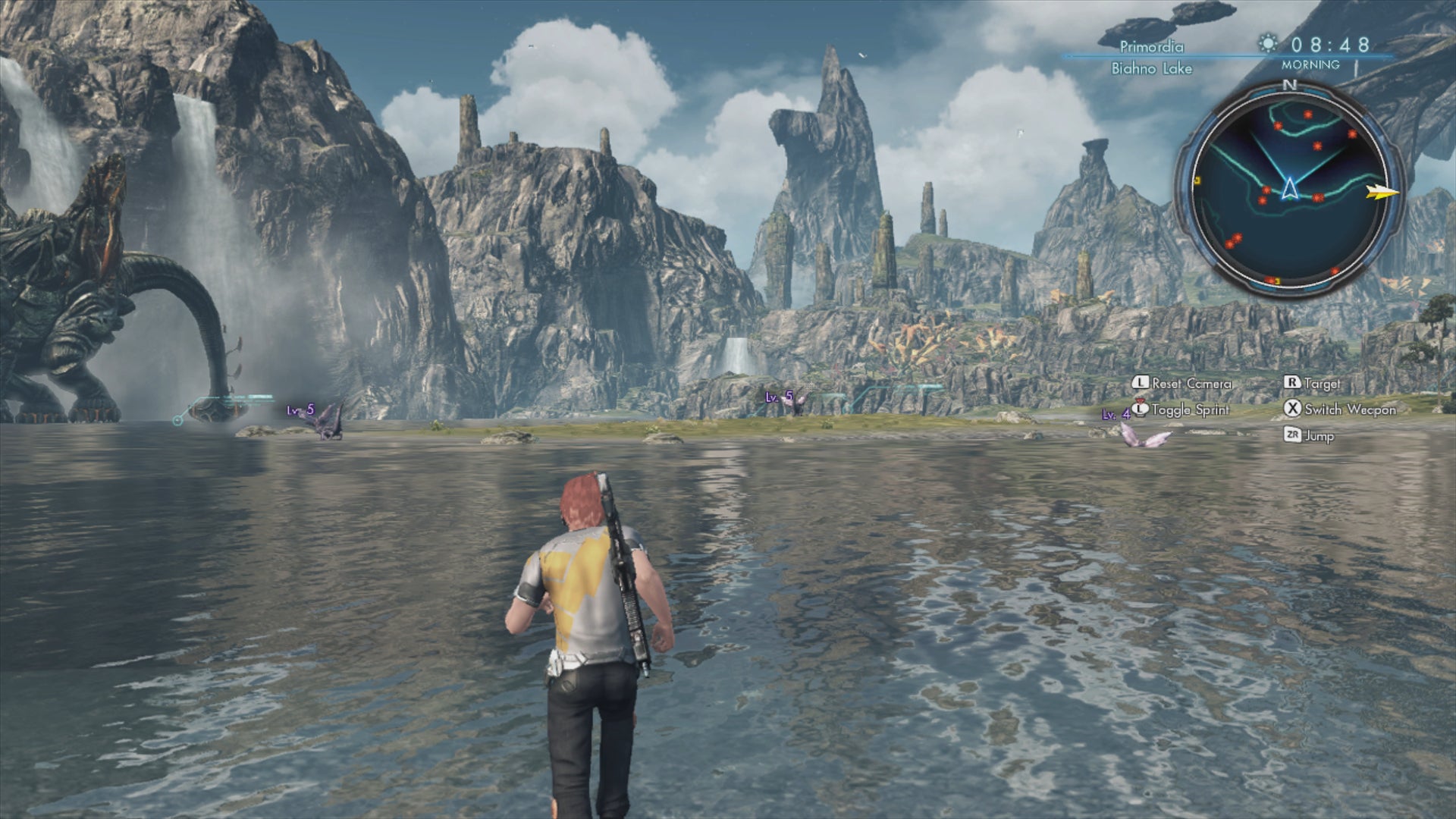
Task: Enable targeting with the Target prompt
Action: [1323, 384]
